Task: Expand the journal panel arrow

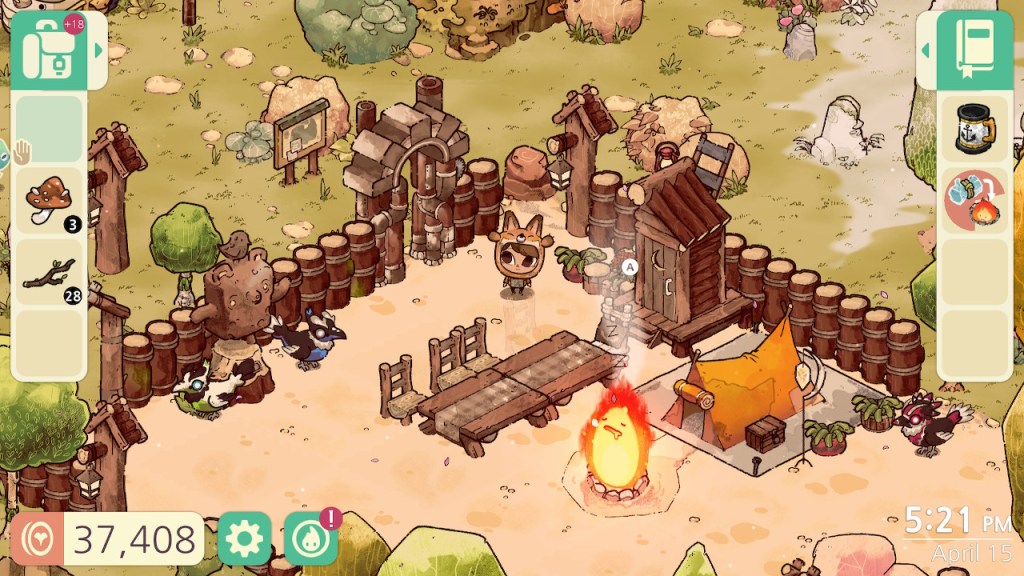Action: pos(925,50)
